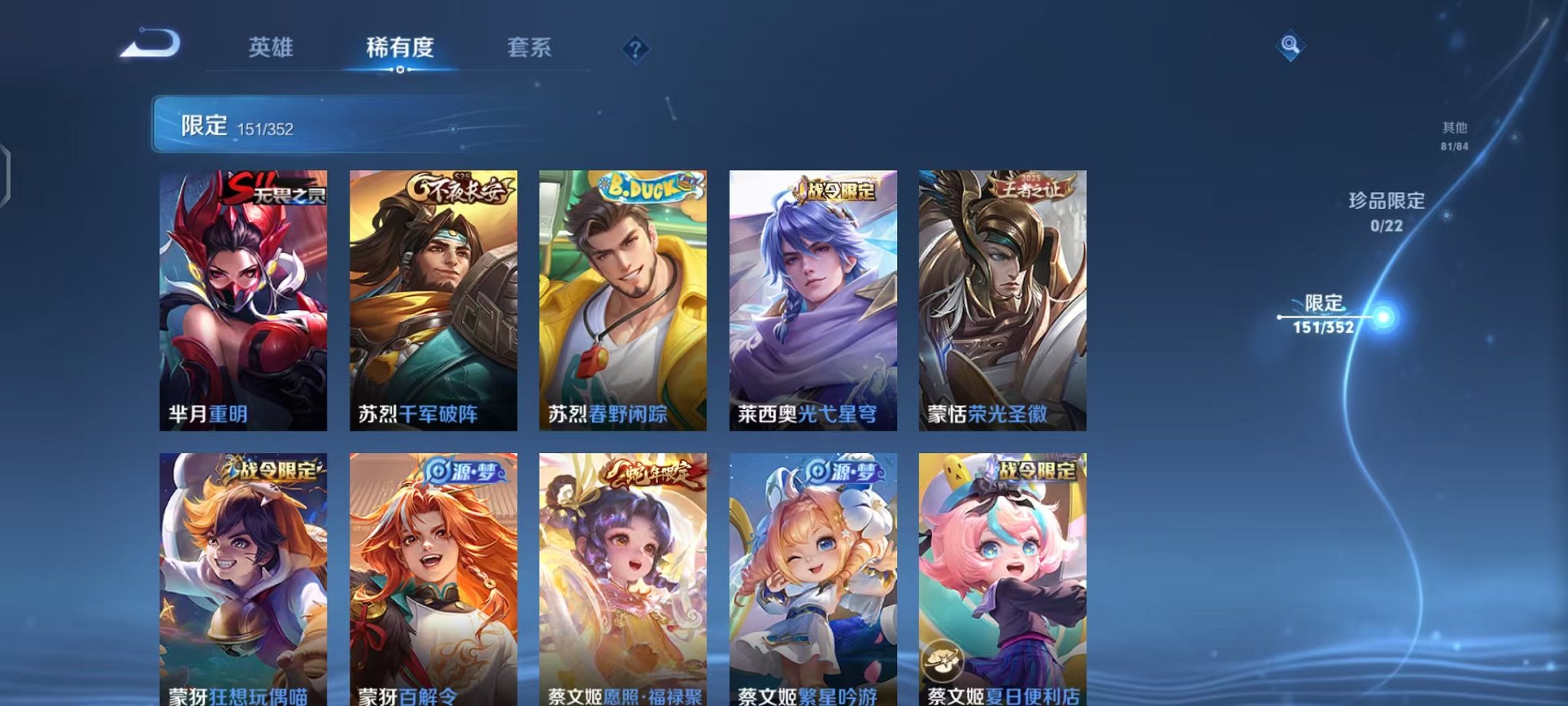This screenshot has height=706, width=1568.
Task: Select the 稀有度 tab
Action: [400, 48]
